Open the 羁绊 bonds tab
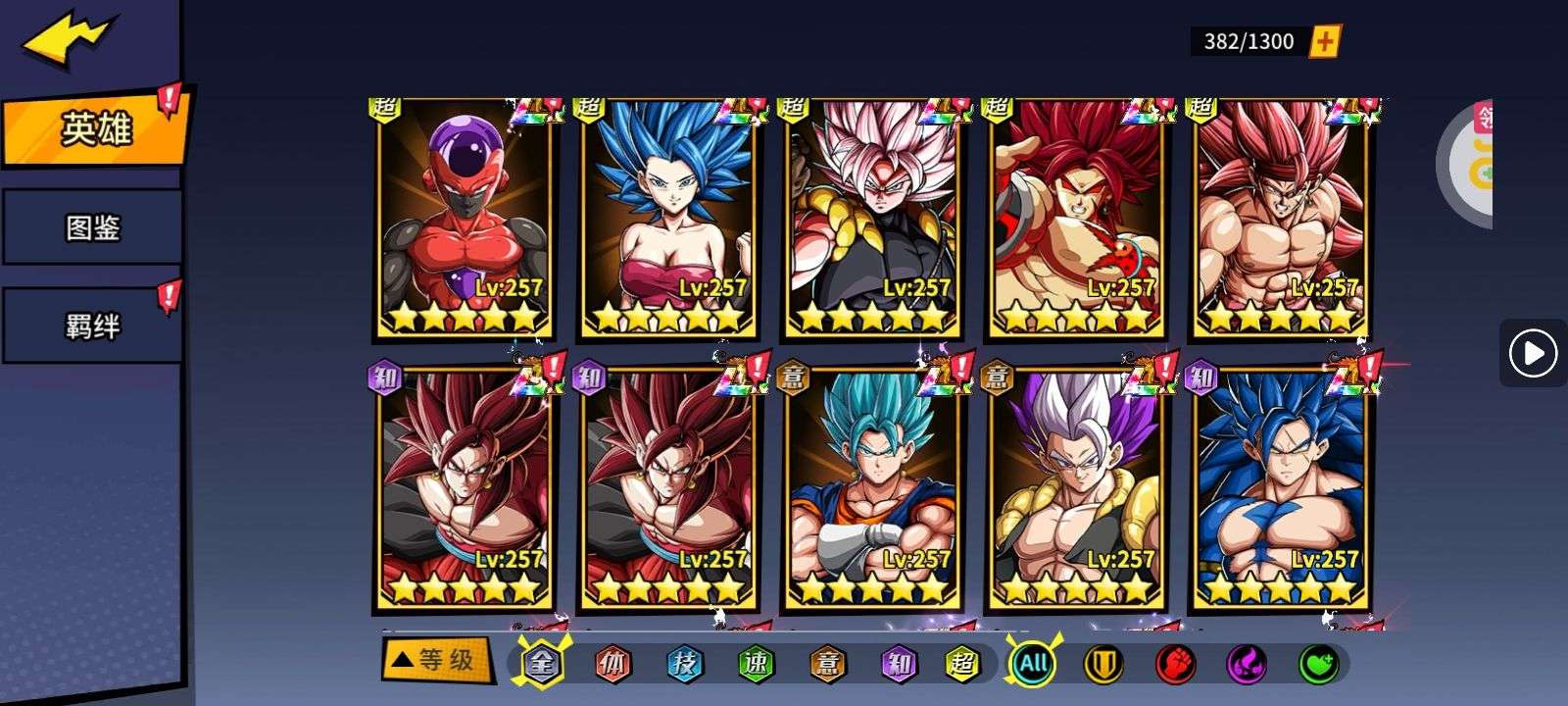This screenshot has width=1568, height=706. pos(92,326)
